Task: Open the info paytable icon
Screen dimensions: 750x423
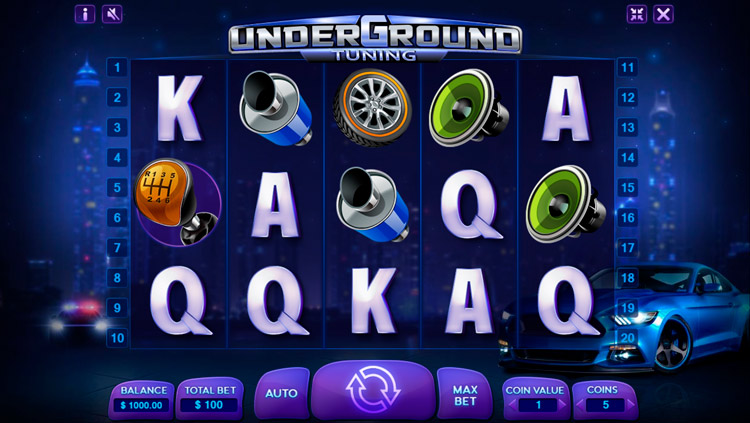Action: 86,14
